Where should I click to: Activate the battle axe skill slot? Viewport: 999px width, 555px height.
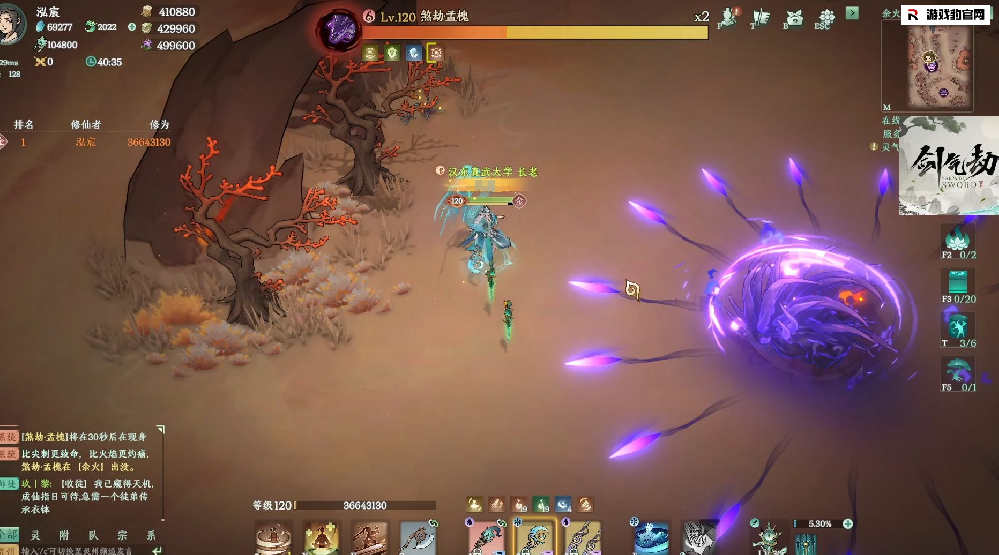tap(417, 539)
